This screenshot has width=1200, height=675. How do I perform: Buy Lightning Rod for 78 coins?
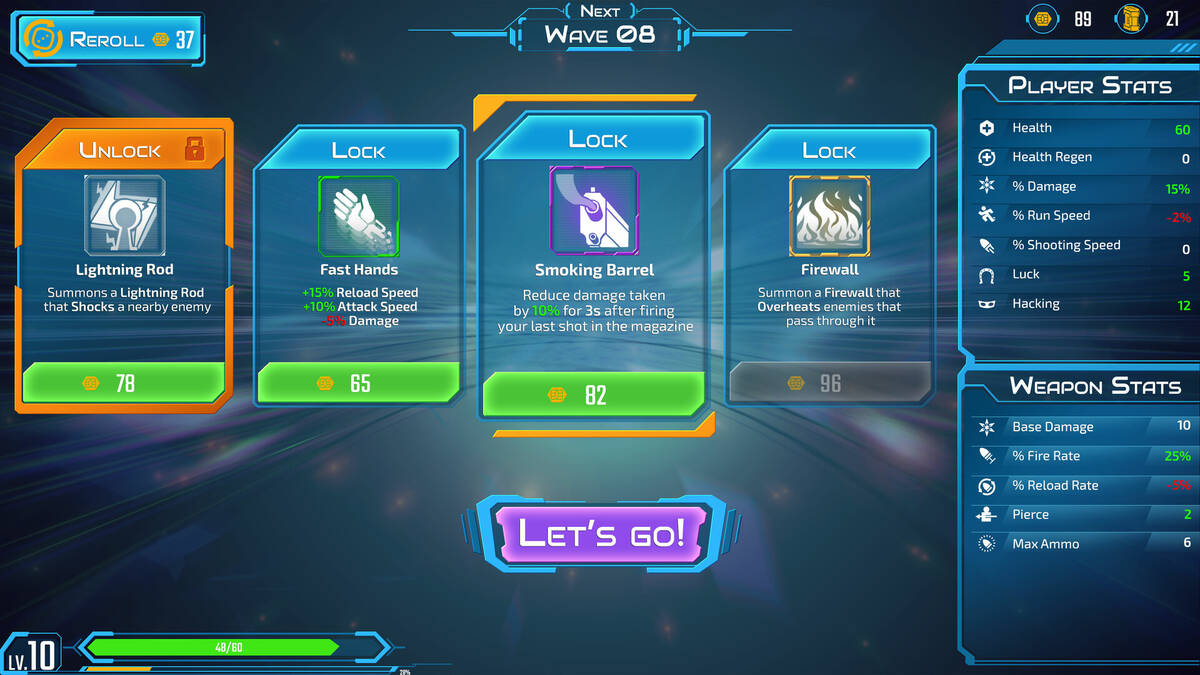pos(123,382)
